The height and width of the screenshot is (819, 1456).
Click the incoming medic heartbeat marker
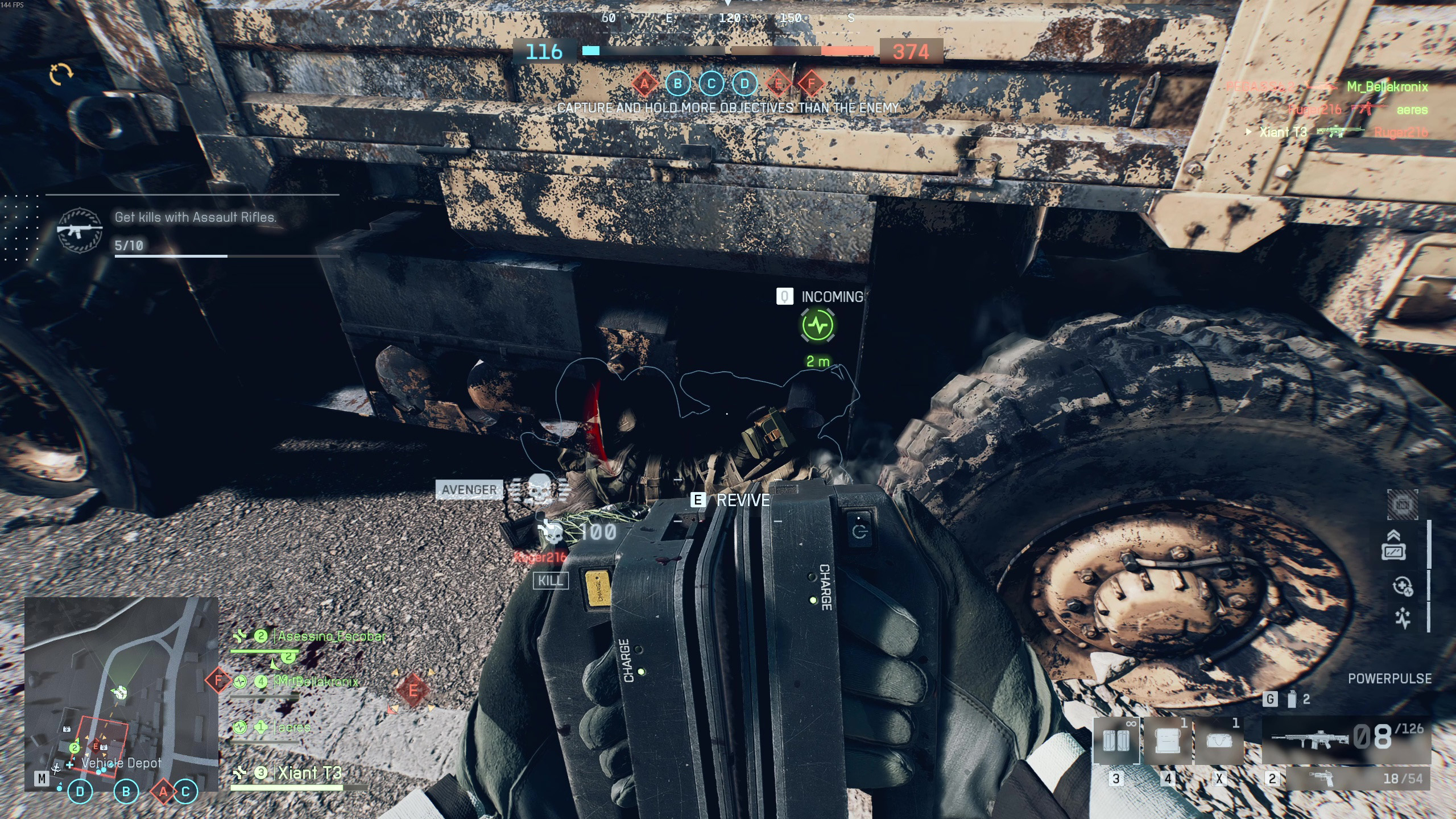[x=818, y=325]
